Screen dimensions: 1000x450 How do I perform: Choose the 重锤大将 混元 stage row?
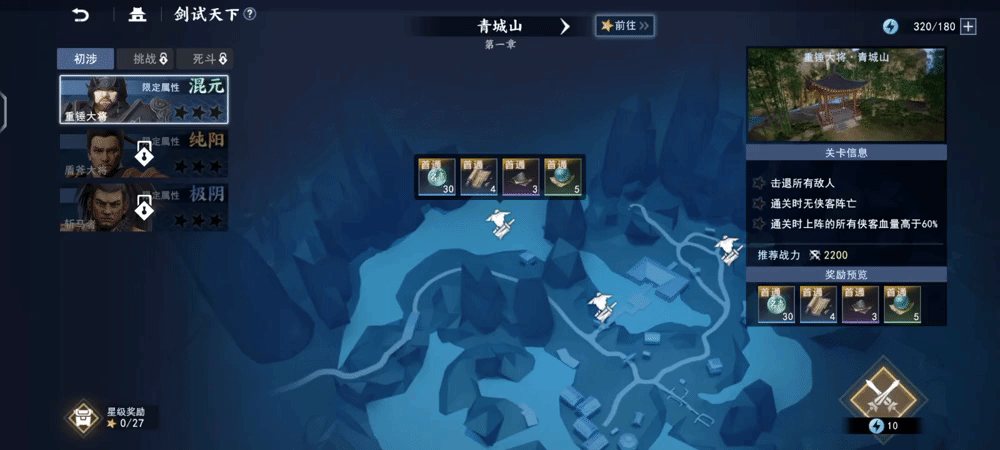coord(144,100)
